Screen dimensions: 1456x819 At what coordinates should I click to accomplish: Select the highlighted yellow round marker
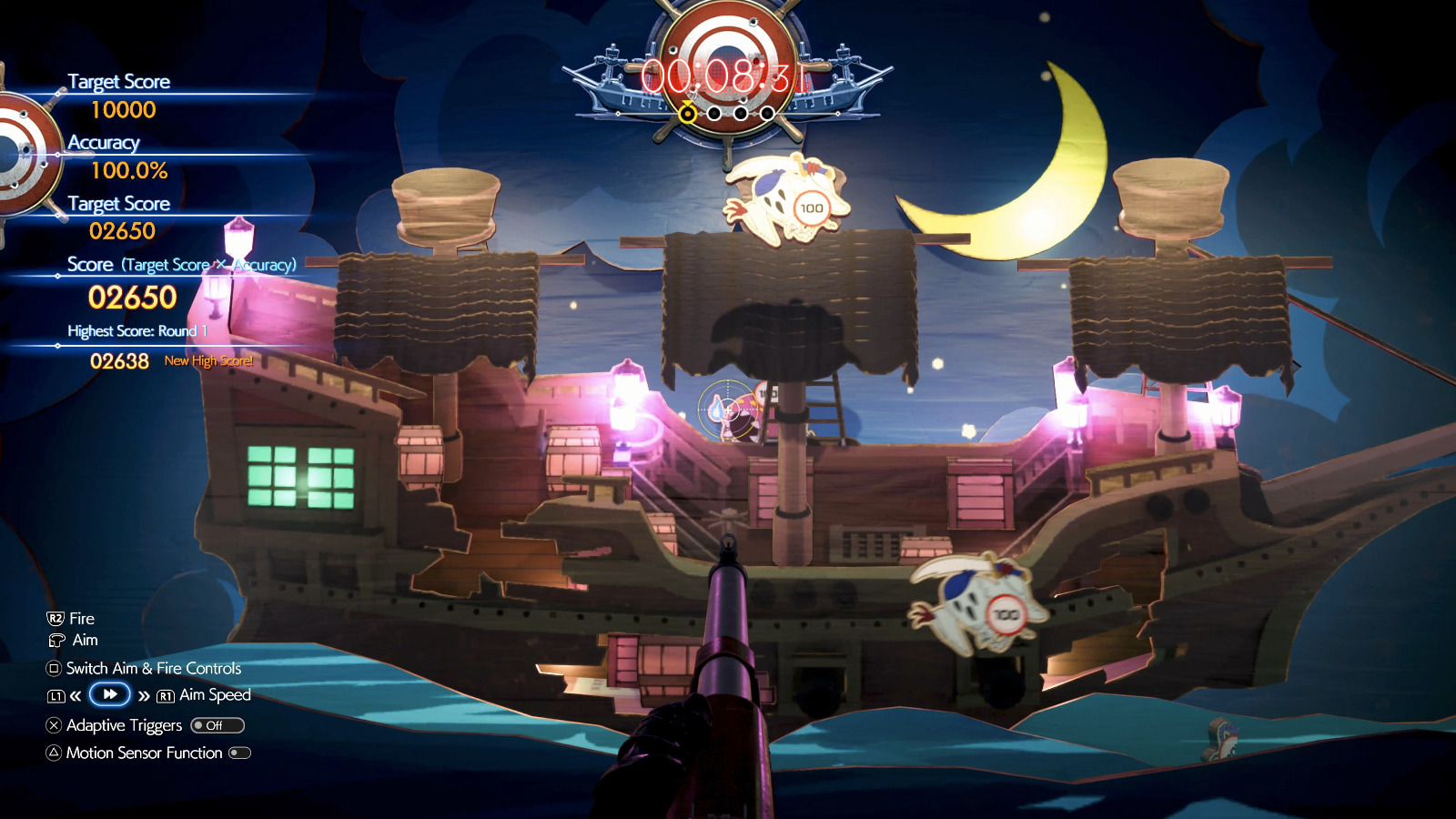[688, 114]
